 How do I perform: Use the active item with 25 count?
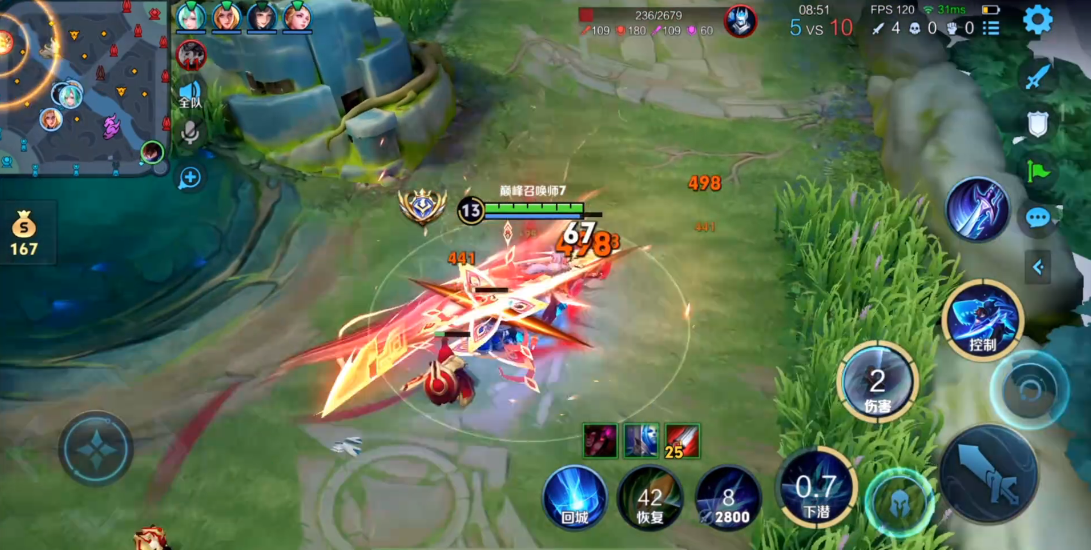682,440
